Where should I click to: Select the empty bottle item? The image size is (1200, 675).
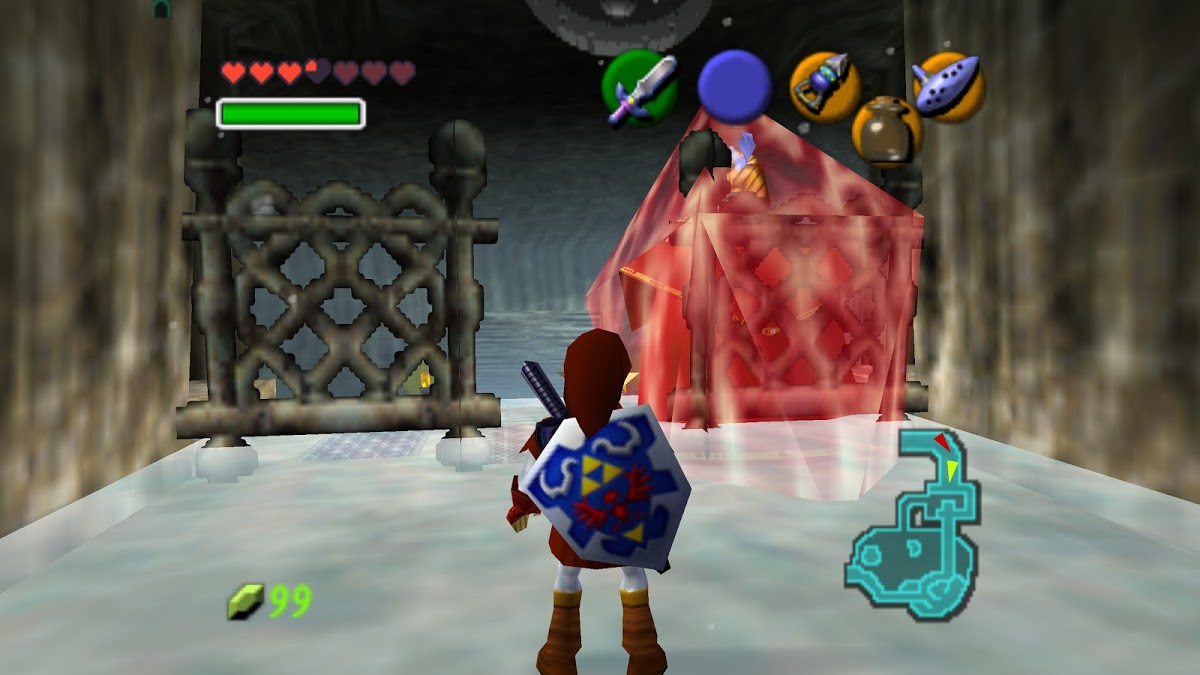[886, 130]
